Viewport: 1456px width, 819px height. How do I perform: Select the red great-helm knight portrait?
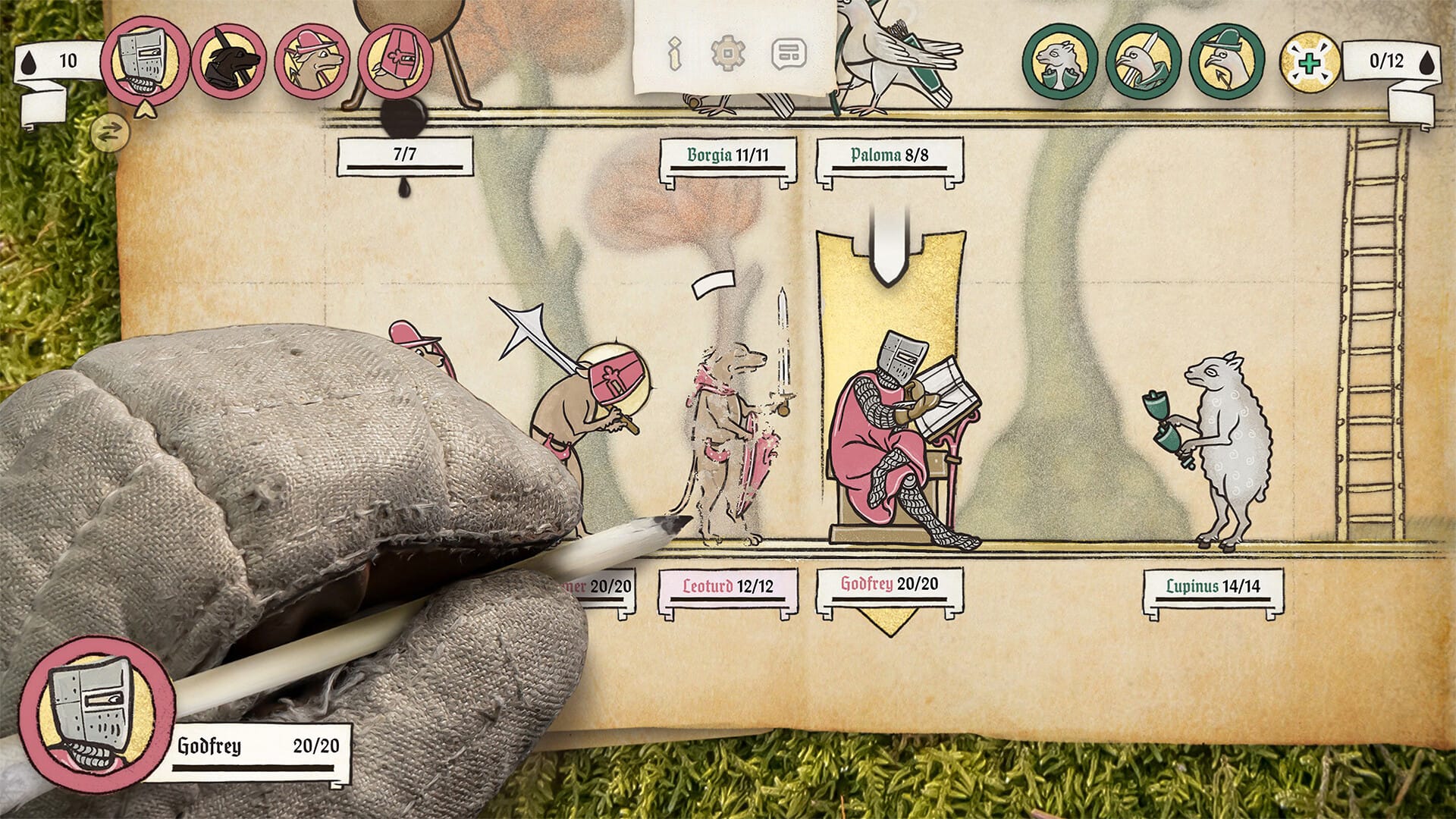395,61
